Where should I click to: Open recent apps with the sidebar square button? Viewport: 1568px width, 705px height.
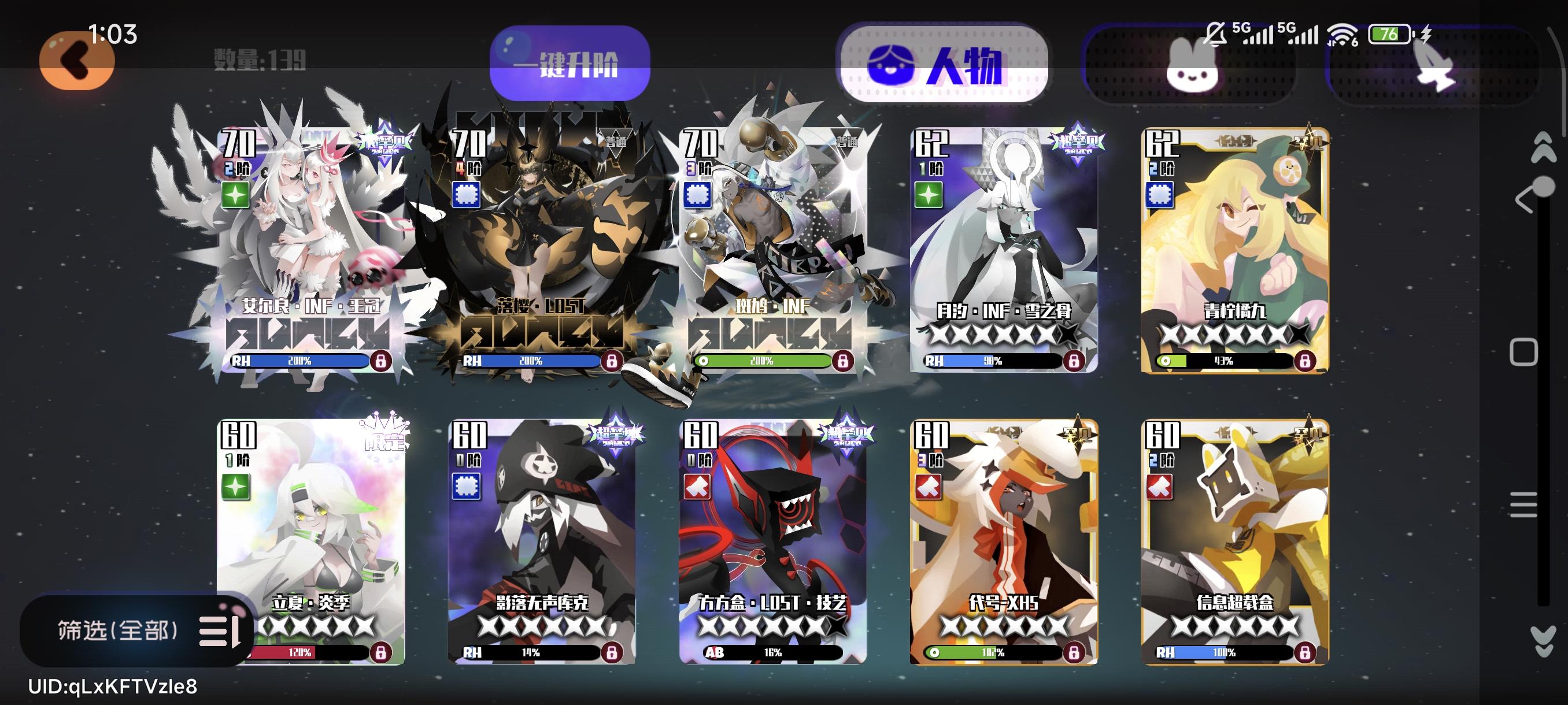[x=1523, y=347]
